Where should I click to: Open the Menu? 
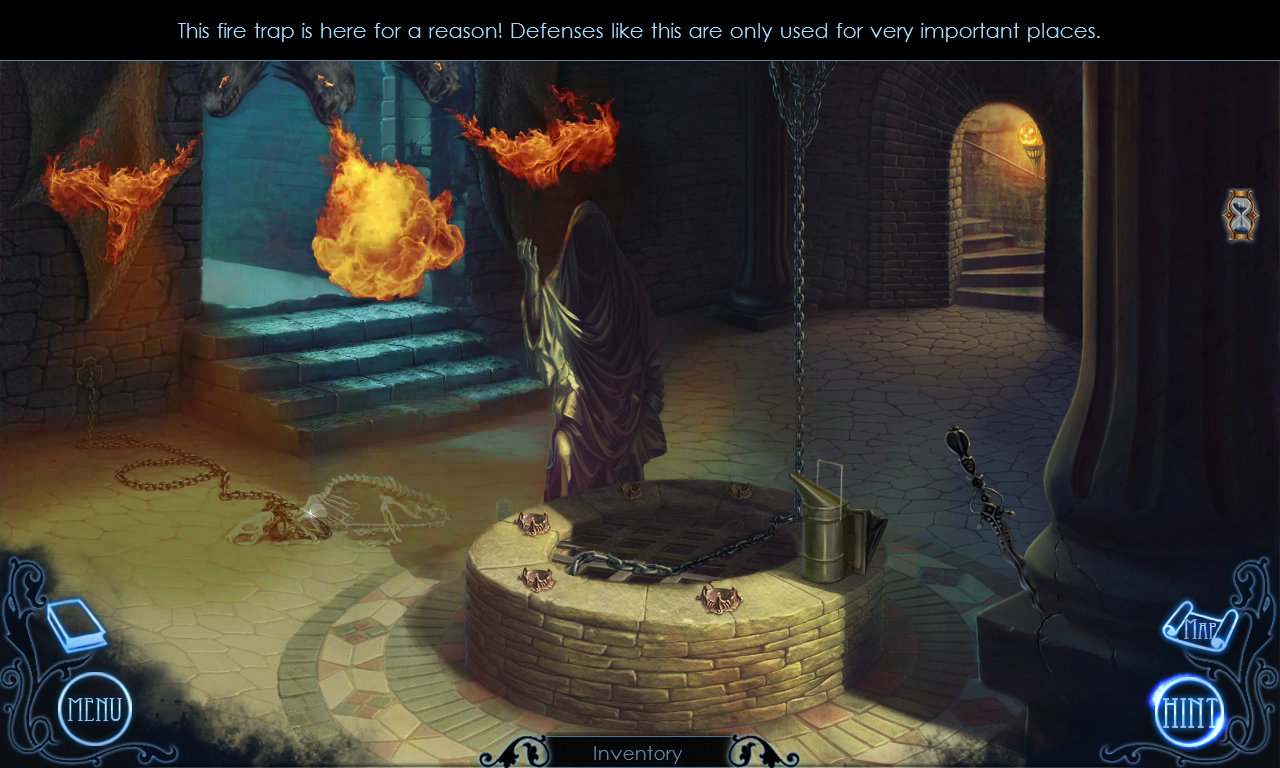[x=95, y=707]
